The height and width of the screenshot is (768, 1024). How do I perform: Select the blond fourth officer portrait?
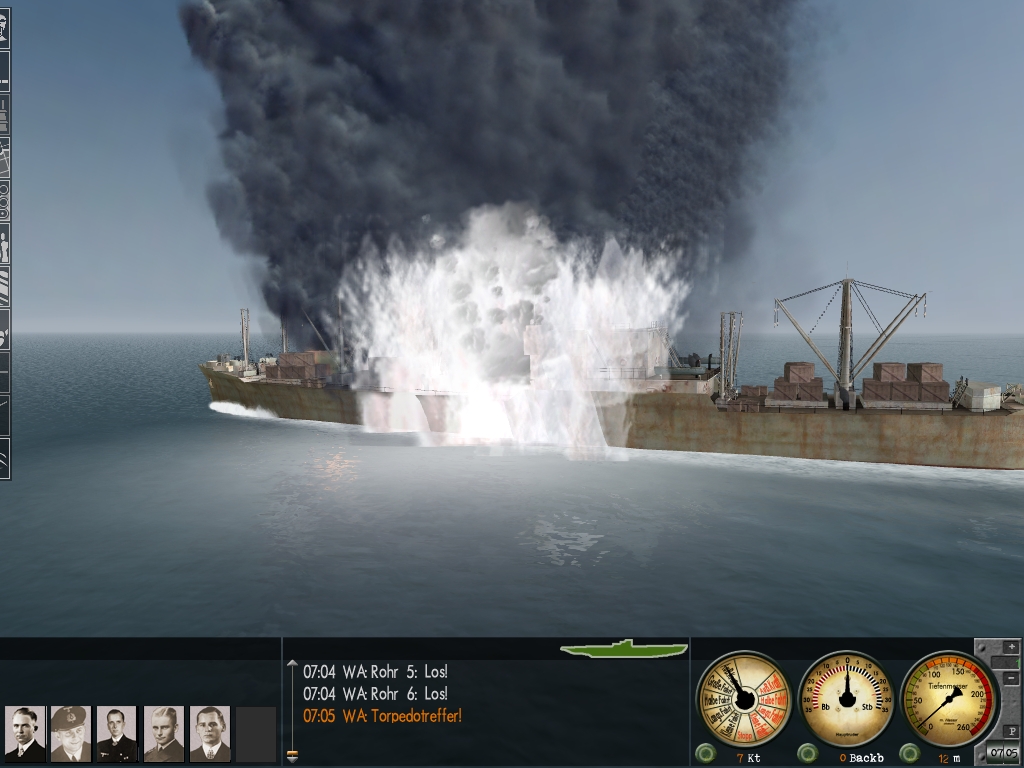point(163,734)
